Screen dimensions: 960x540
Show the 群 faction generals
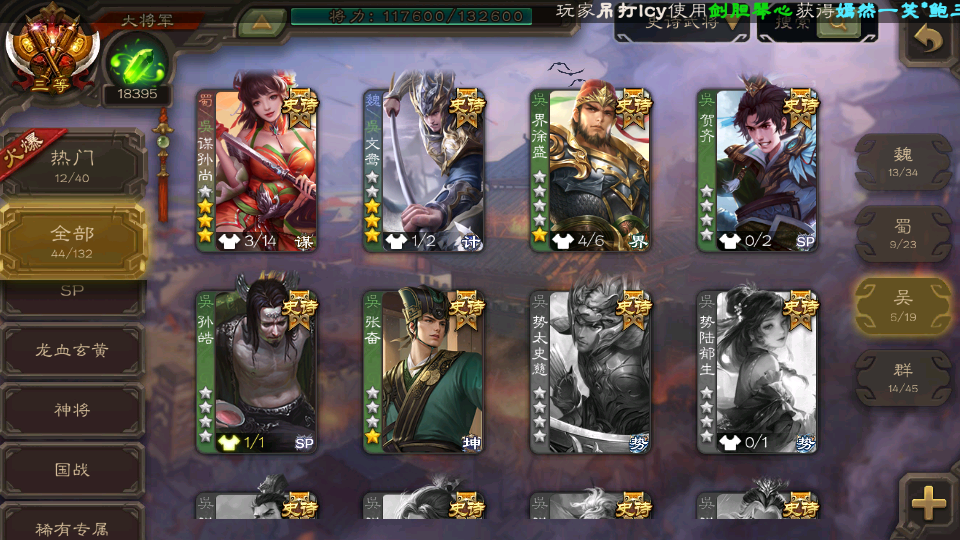click(x=903, y=377)
